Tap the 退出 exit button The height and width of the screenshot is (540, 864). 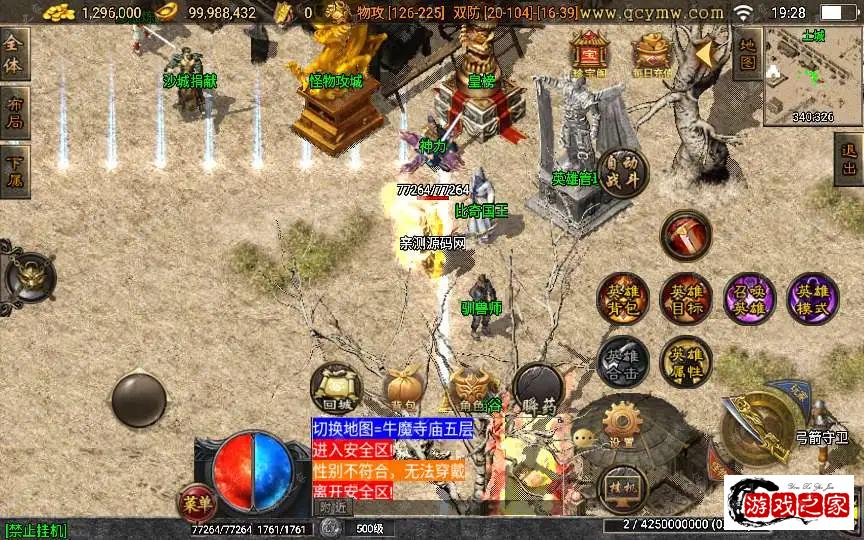tap(849, 159)
